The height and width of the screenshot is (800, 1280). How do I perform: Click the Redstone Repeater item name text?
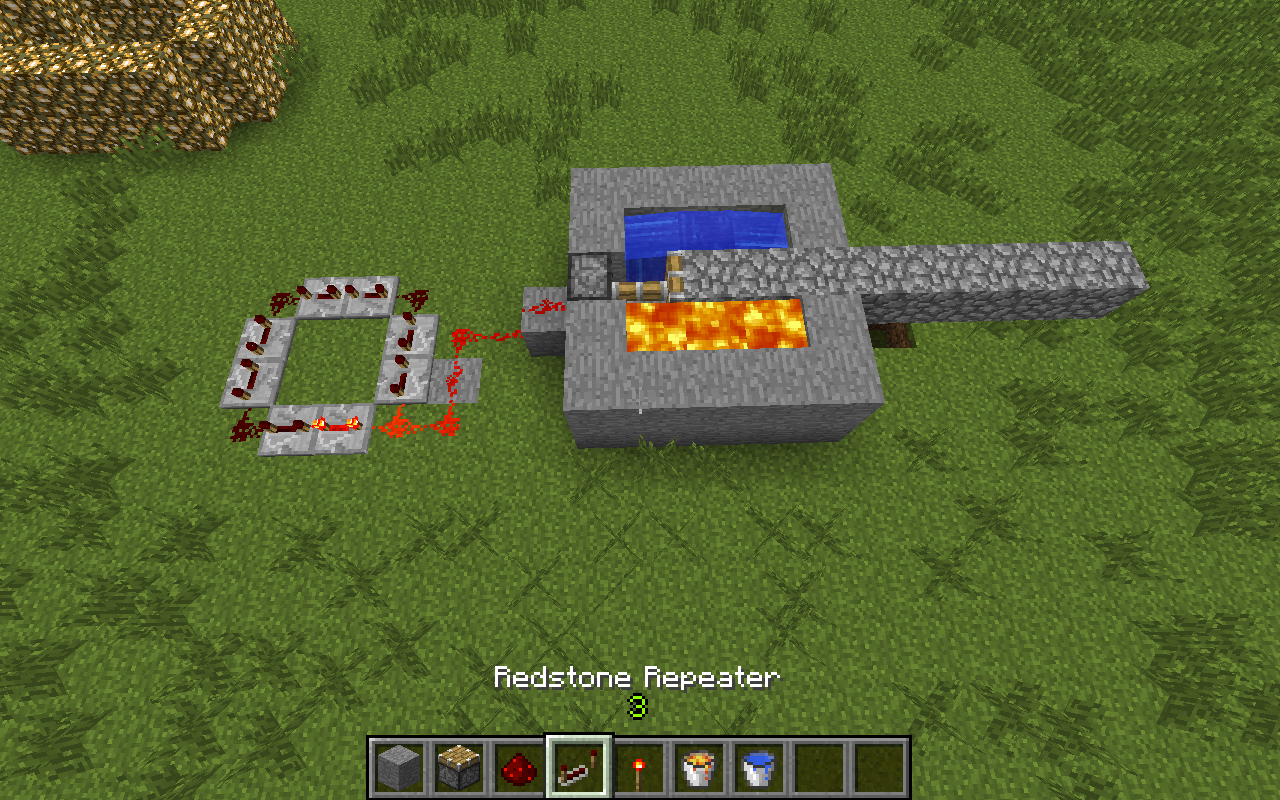638,677
